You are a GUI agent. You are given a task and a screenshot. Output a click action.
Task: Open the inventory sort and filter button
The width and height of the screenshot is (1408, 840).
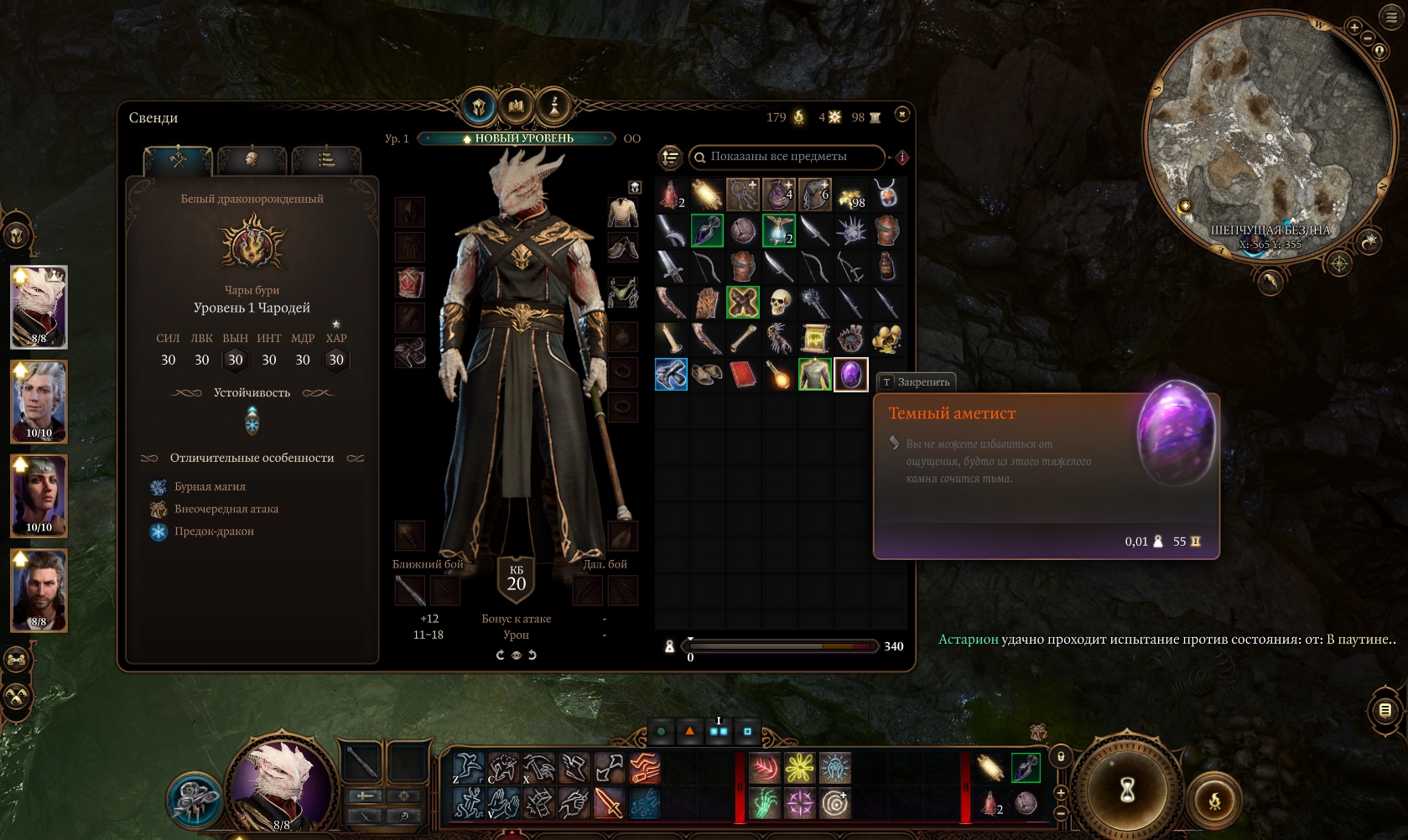click(x=670, y=157)
